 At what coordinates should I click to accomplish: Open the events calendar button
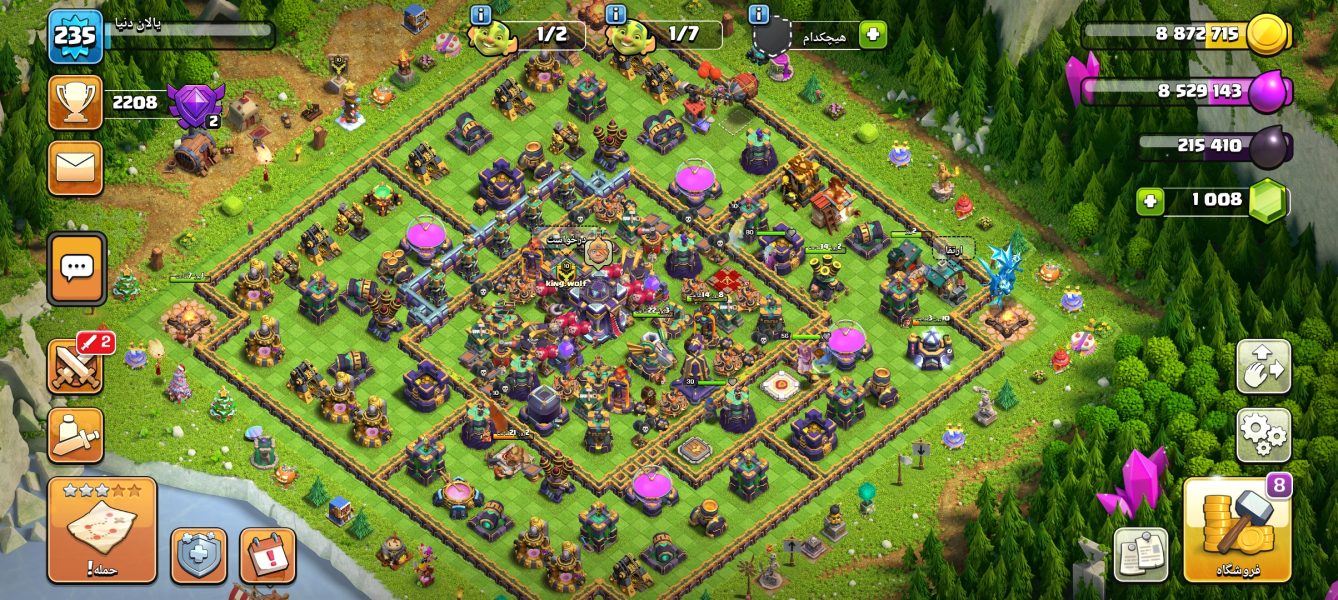coord(267,555)
